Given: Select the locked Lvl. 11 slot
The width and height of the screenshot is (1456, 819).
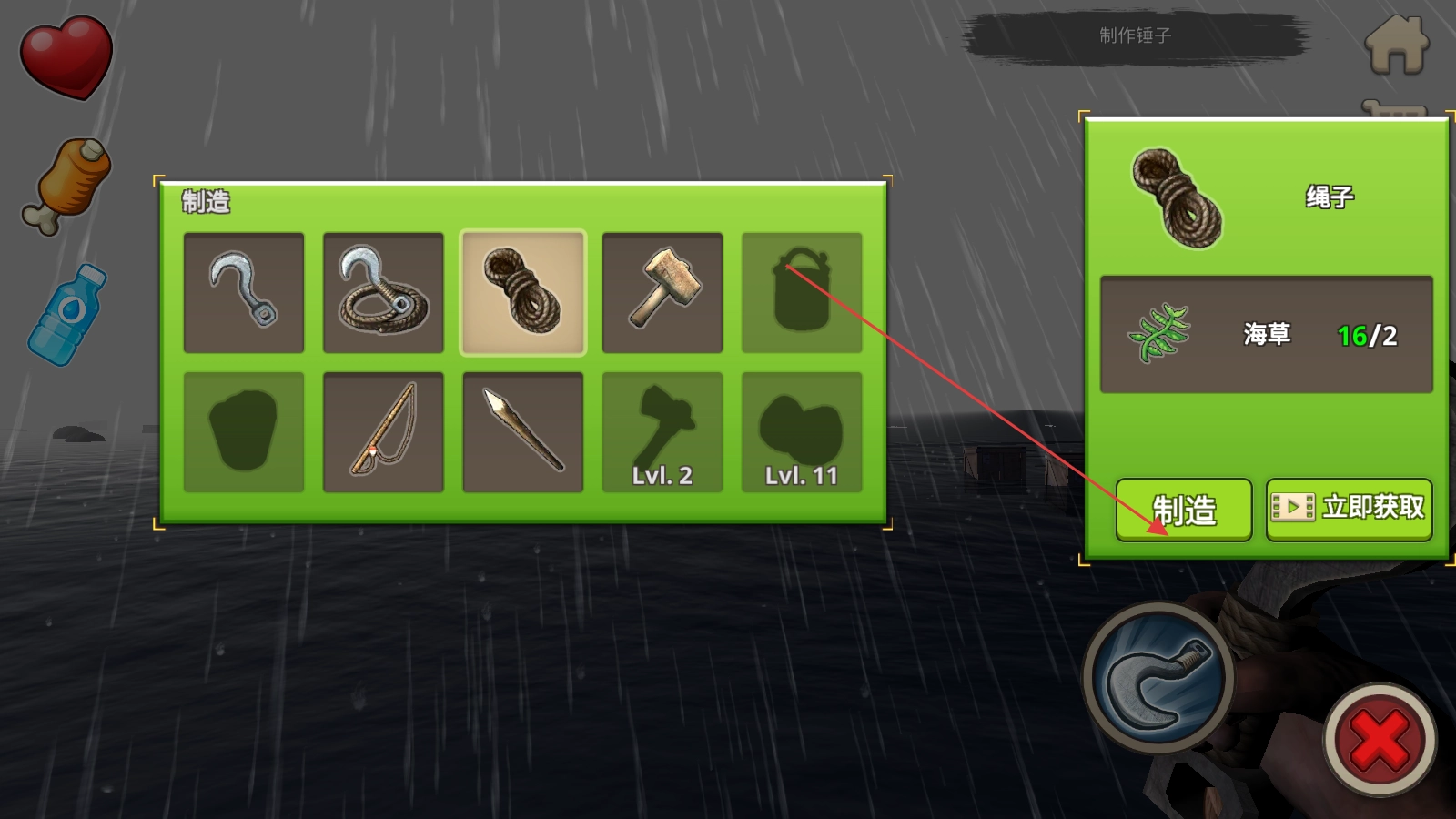Looking at the screenshot, I should (x=802, y=432).
